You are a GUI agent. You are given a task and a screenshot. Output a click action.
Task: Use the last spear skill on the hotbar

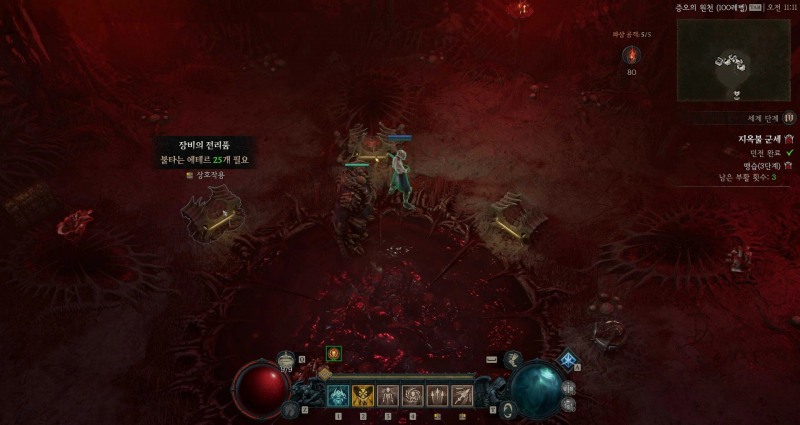462,396
